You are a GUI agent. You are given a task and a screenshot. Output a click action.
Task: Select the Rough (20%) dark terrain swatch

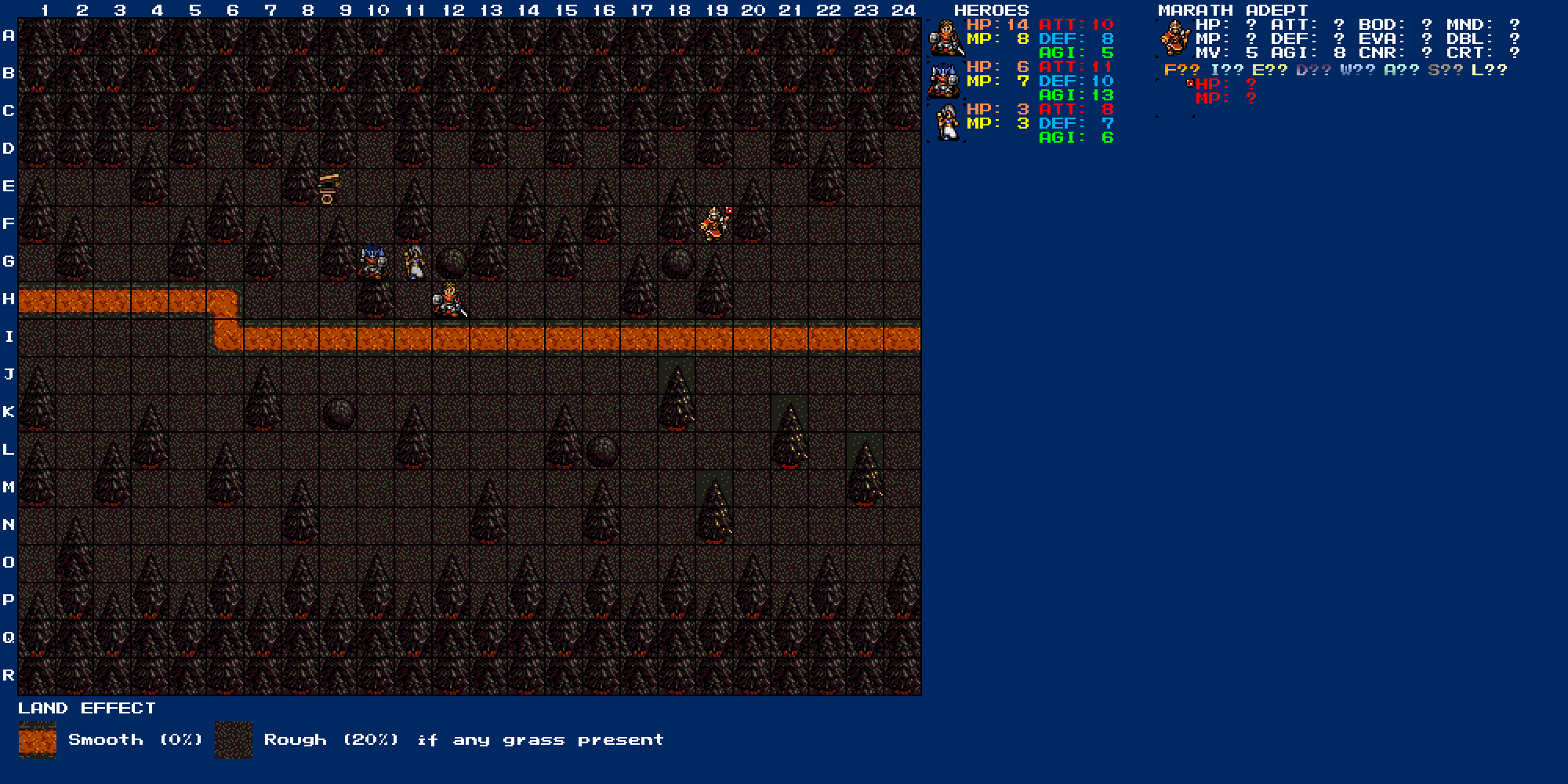click(234, 740)
